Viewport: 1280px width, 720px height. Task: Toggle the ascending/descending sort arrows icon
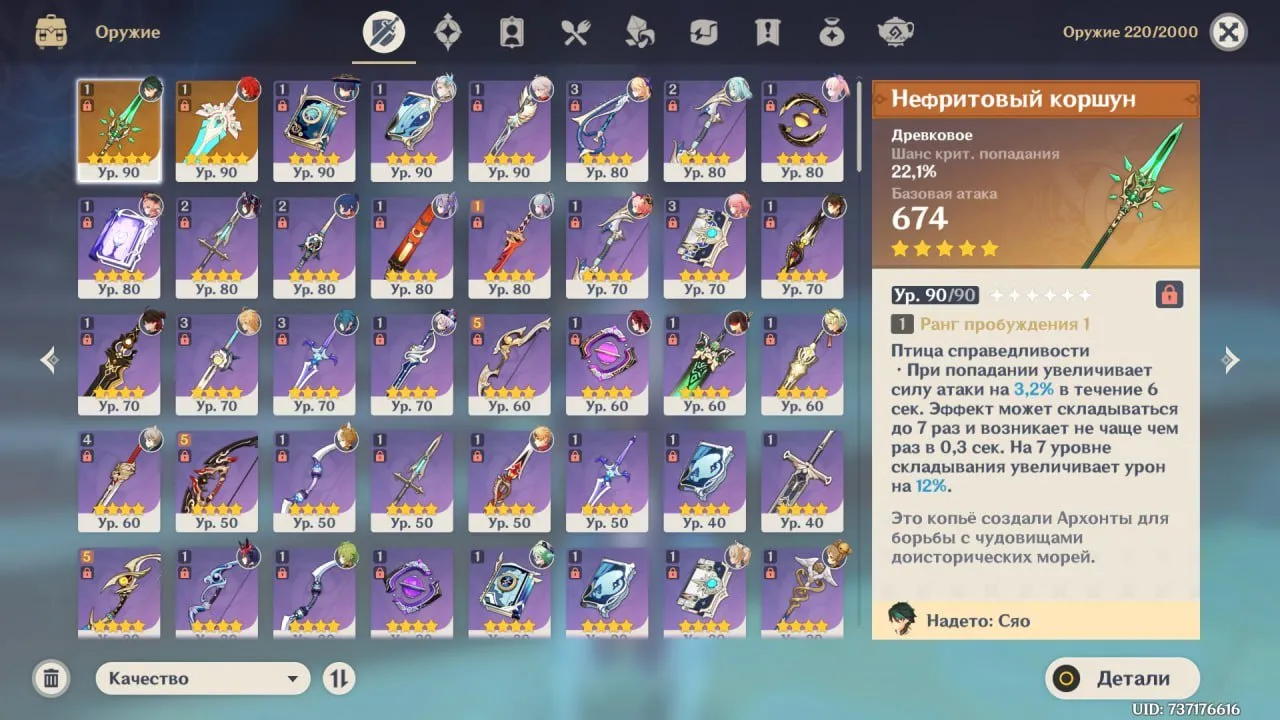339,678
